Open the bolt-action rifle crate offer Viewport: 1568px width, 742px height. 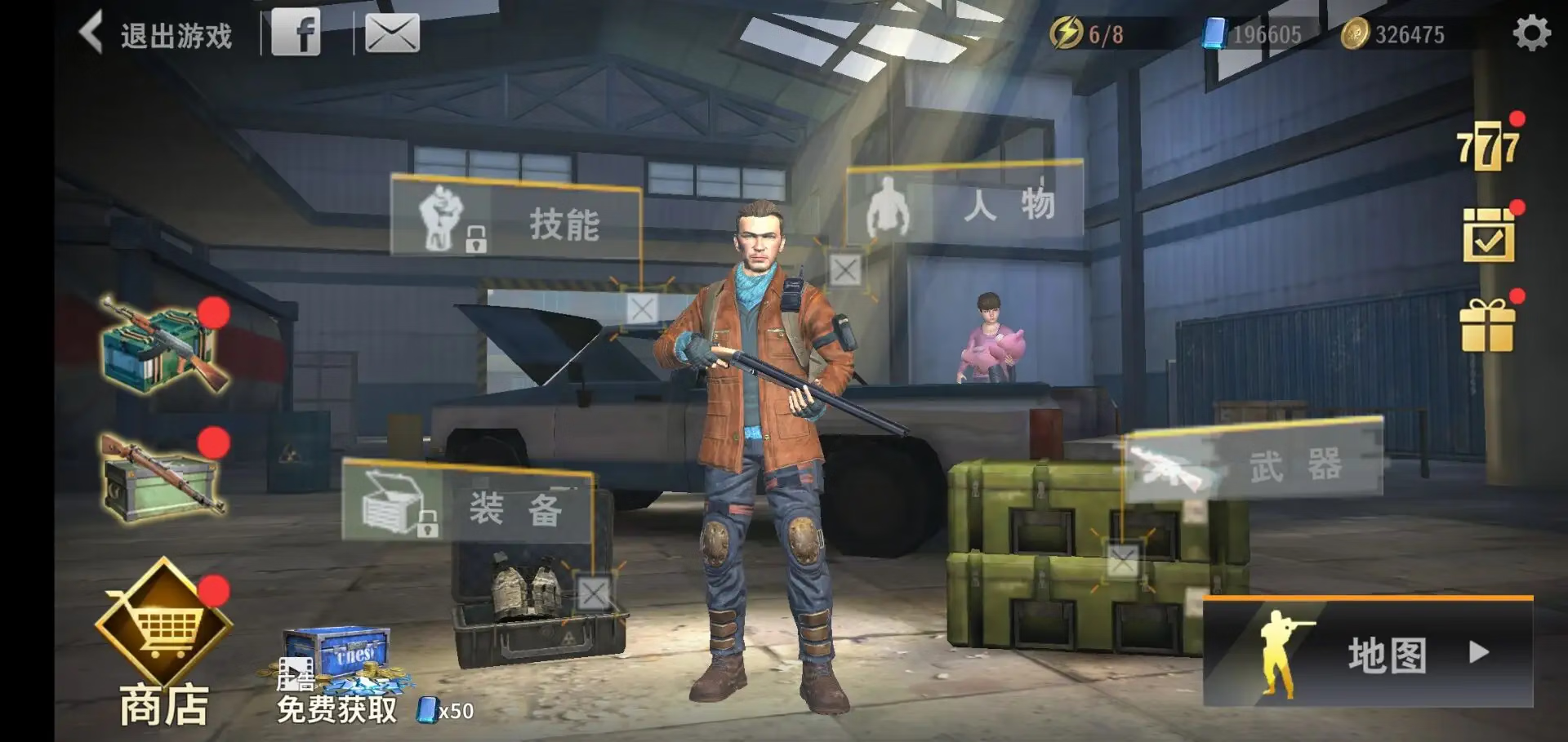click(x=162, y=478)
